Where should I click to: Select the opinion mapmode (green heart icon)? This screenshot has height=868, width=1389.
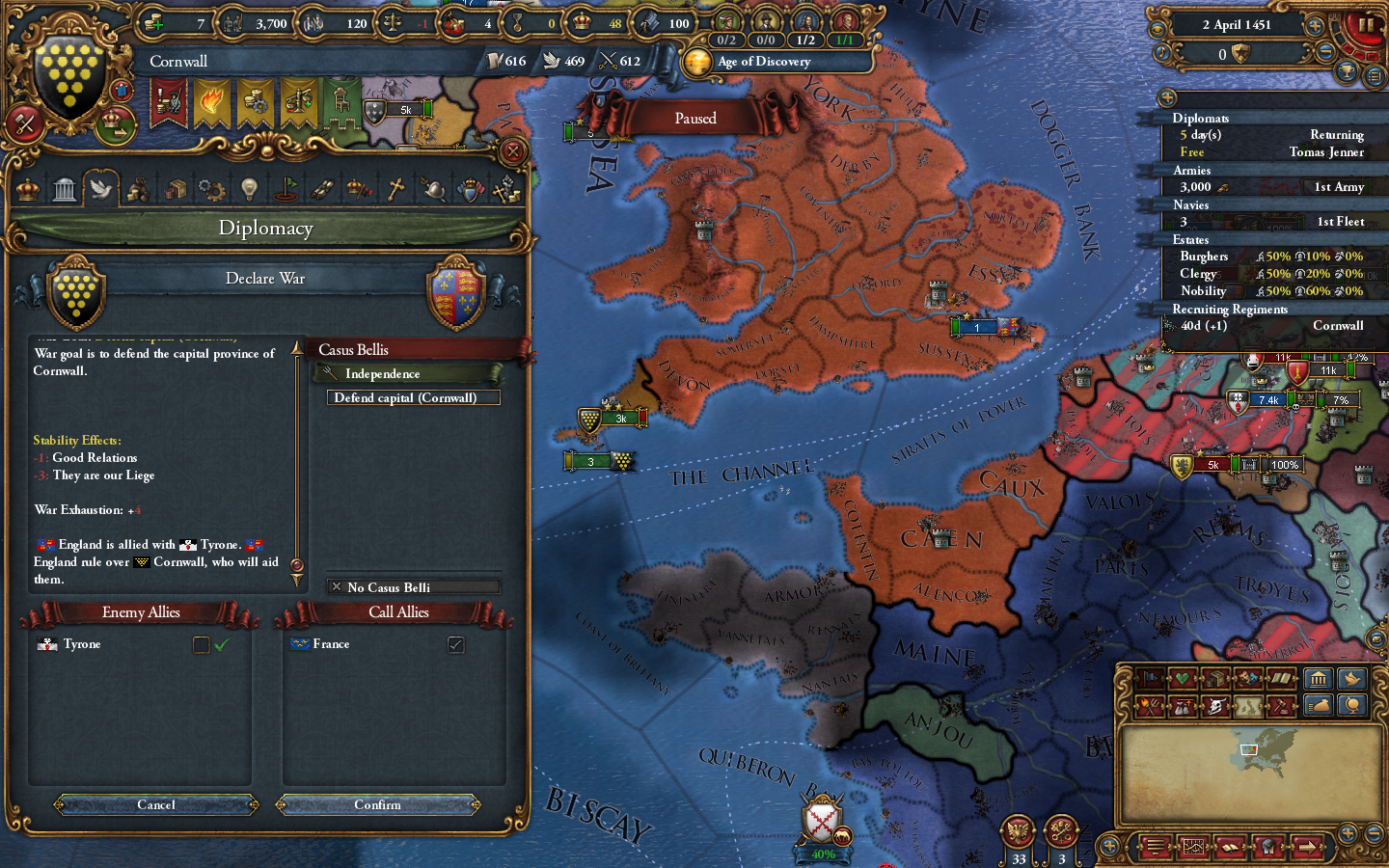coord(1183,679)
